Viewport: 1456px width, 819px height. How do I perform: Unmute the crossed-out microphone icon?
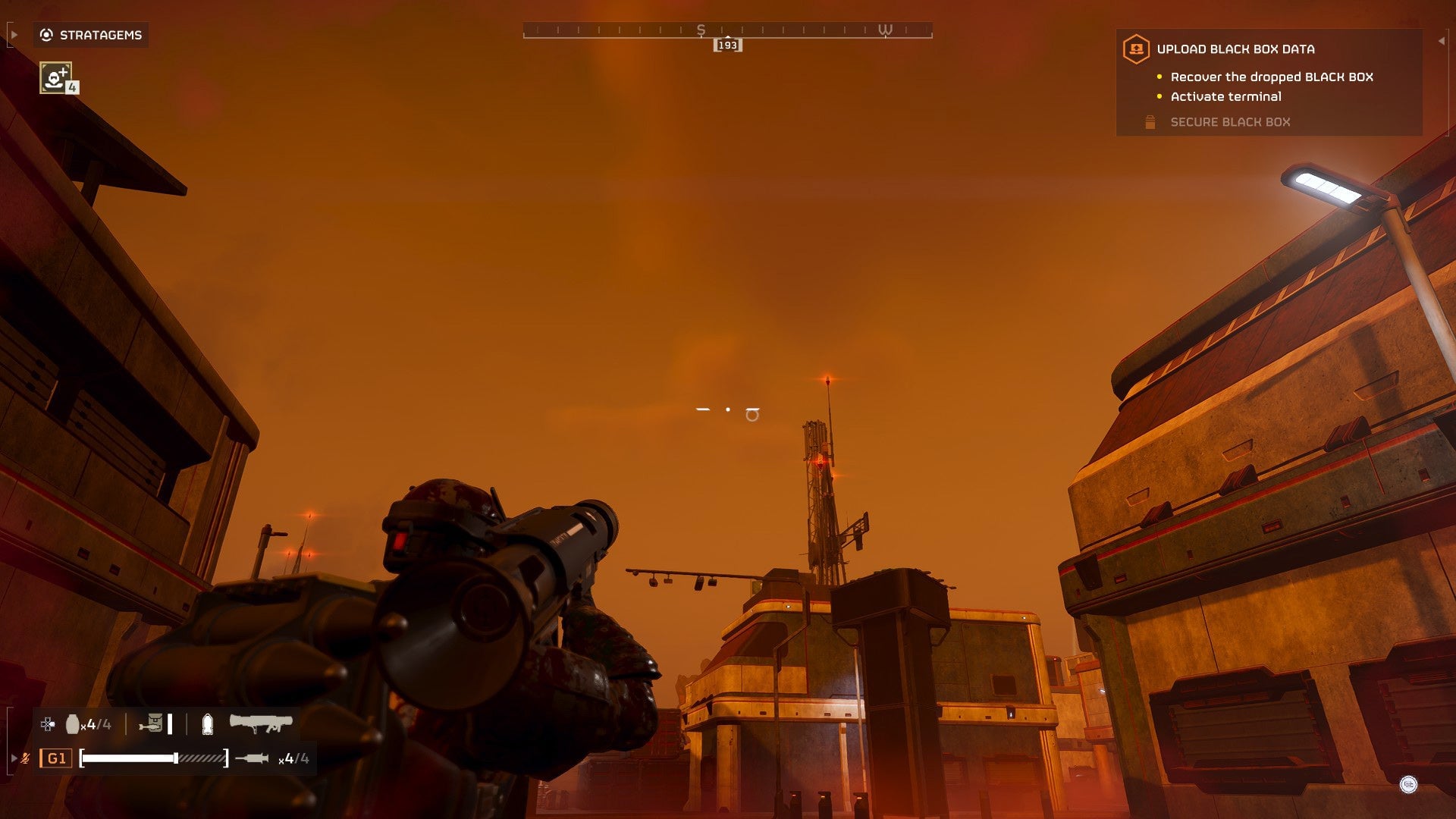click(x=27, y=759)
